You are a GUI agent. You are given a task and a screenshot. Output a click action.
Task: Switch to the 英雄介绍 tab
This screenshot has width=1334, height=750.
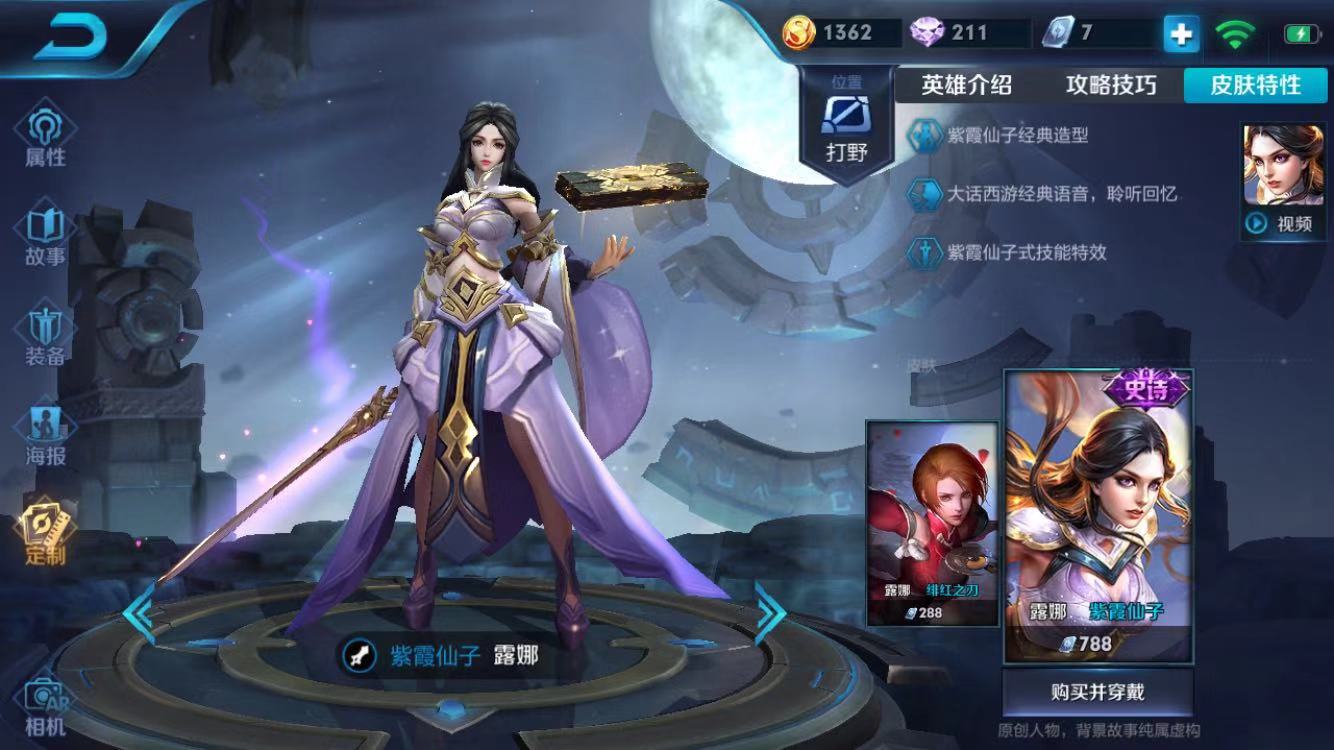click(968, 86)
